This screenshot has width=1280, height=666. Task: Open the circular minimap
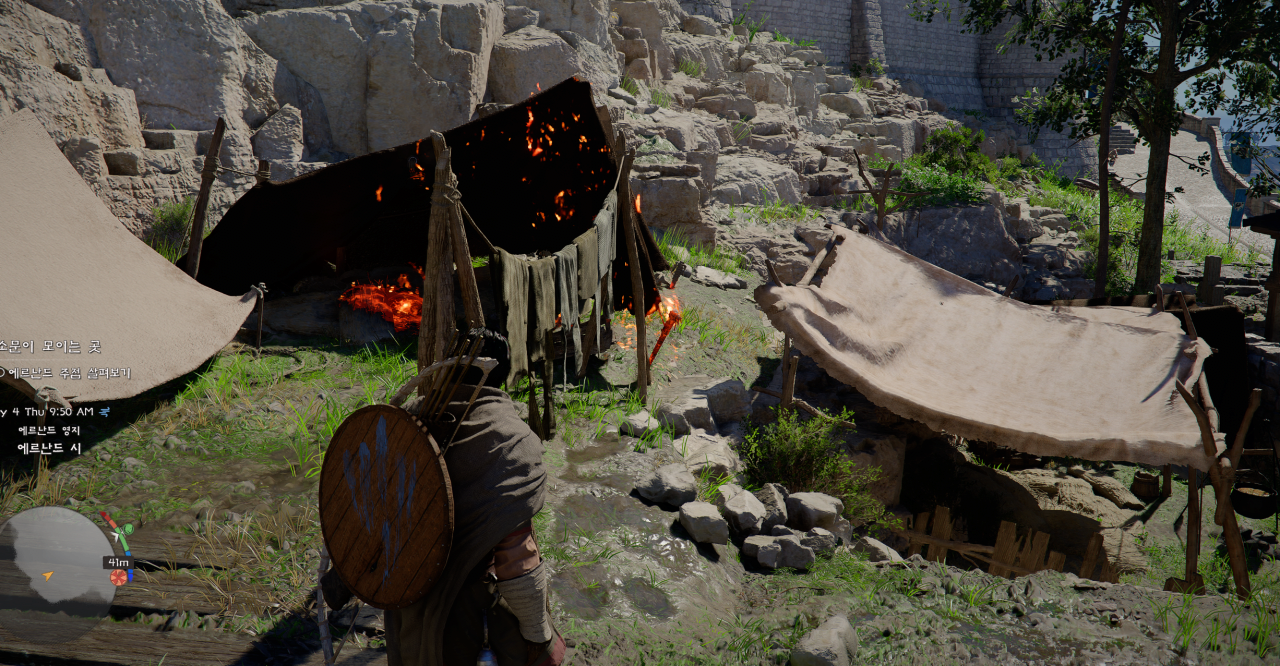tap(55, 562)
